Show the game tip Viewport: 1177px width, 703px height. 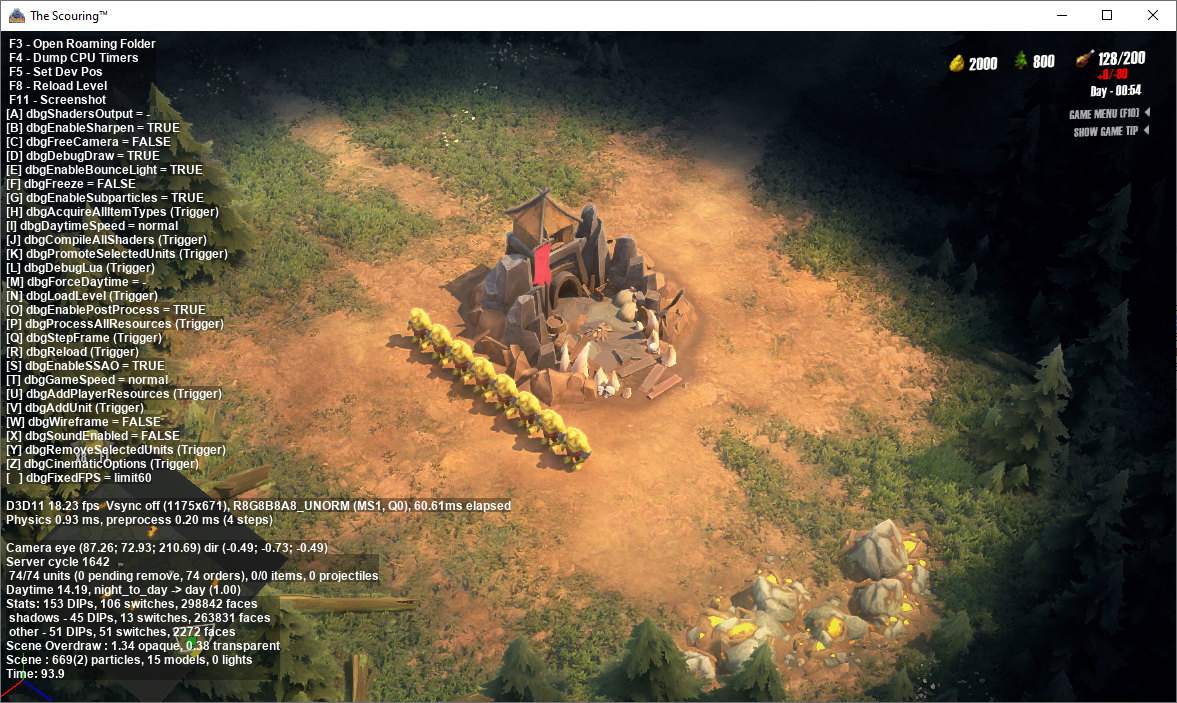tap(1106, 132)
